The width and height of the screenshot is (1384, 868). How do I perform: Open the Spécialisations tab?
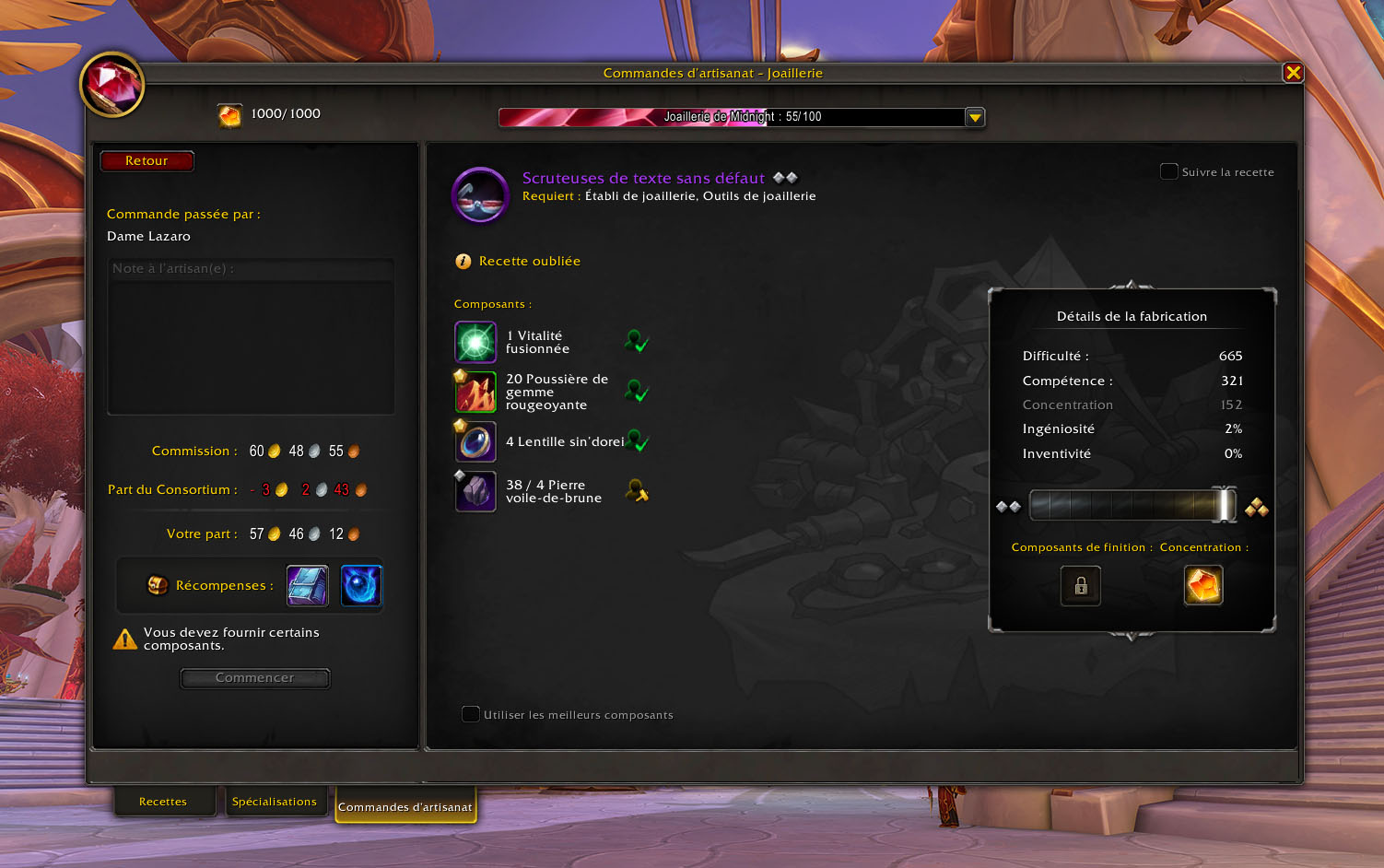[x=275, y=802]
